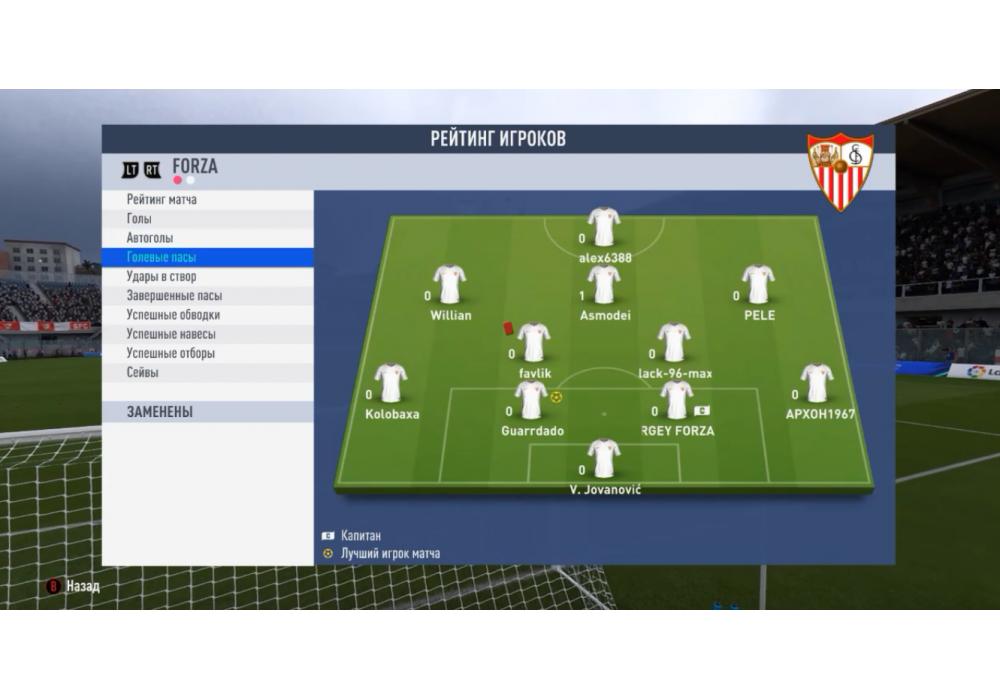Choose goalkeeper V. Jovanović
The image size is (1000, 700).
(x=604, y=459)
